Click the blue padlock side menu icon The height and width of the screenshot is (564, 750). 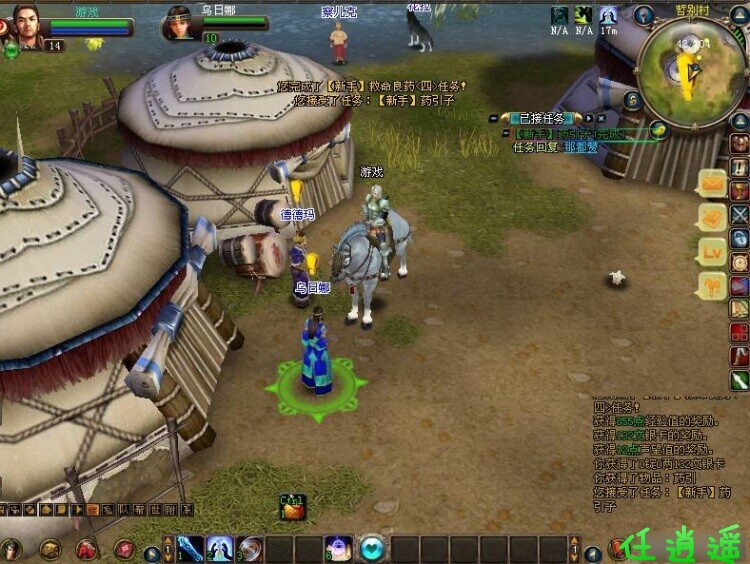(x=739, y=238)
